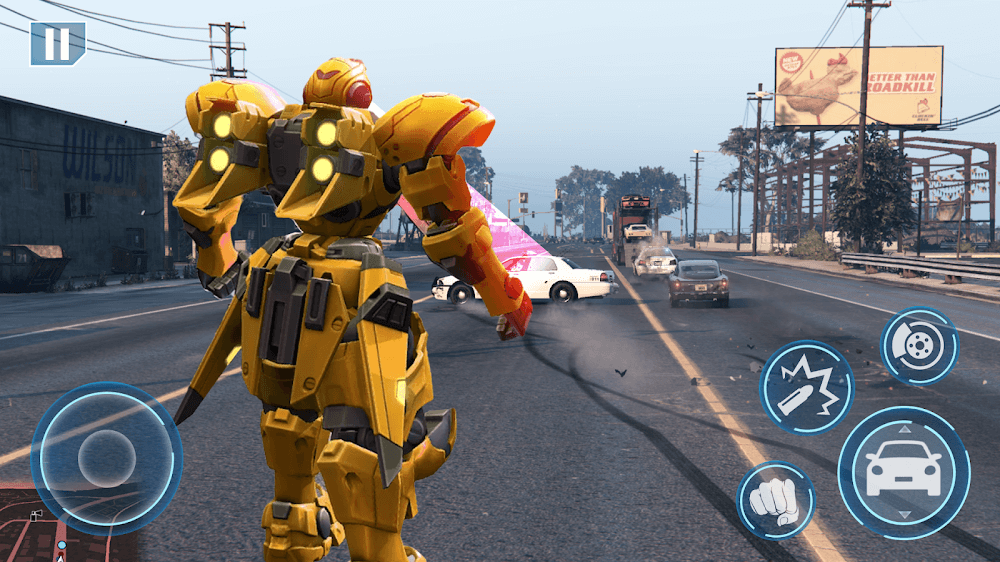Activate the brake disc wheel button

click(919, 345)
